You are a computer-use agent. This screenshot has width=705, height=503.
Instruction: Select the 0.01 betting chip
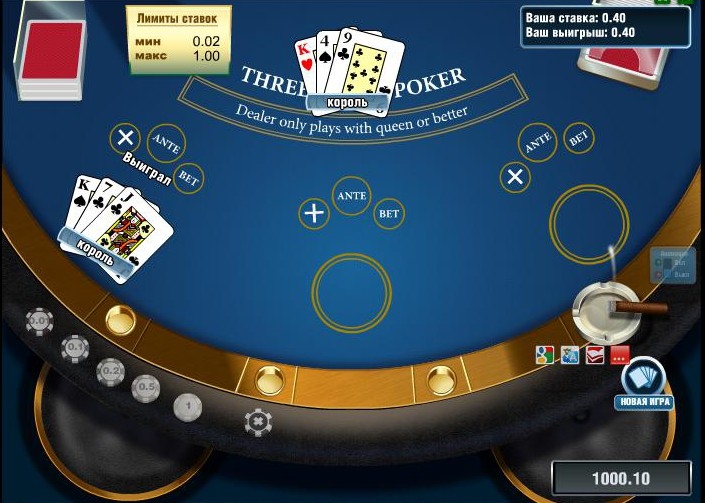(x=40, y=321)
